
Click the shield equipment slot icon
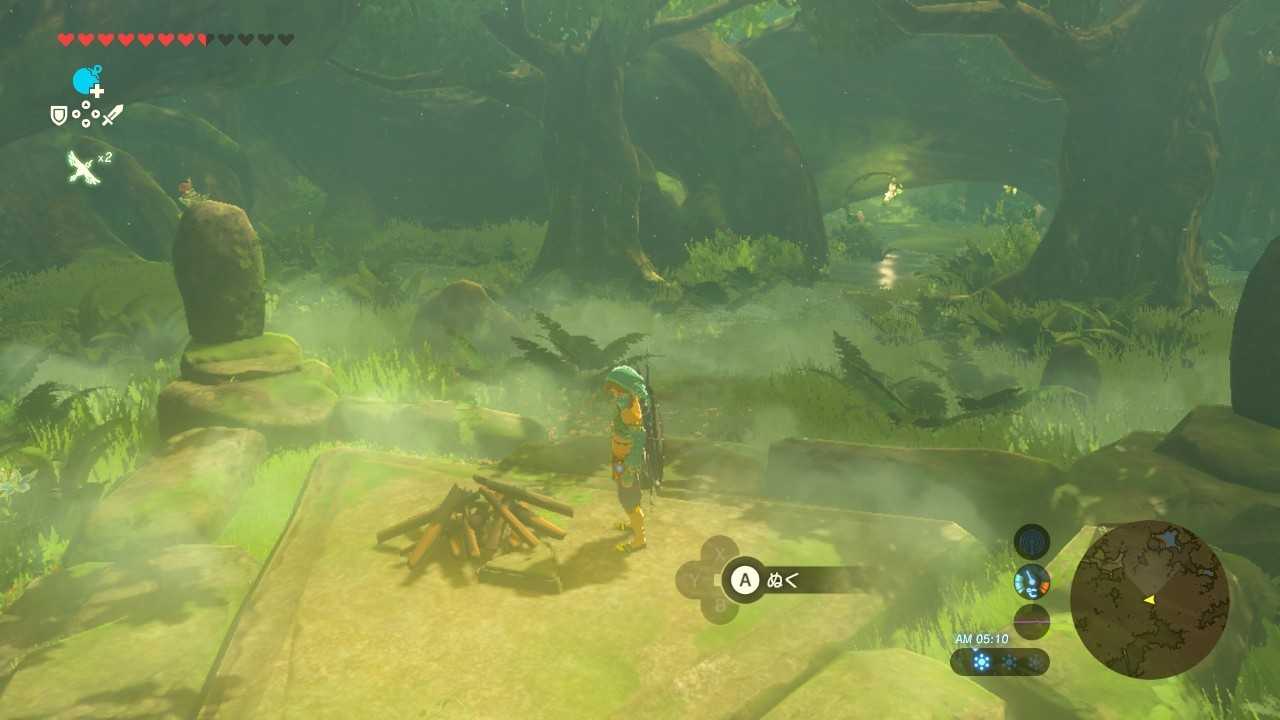pos(58,113)
